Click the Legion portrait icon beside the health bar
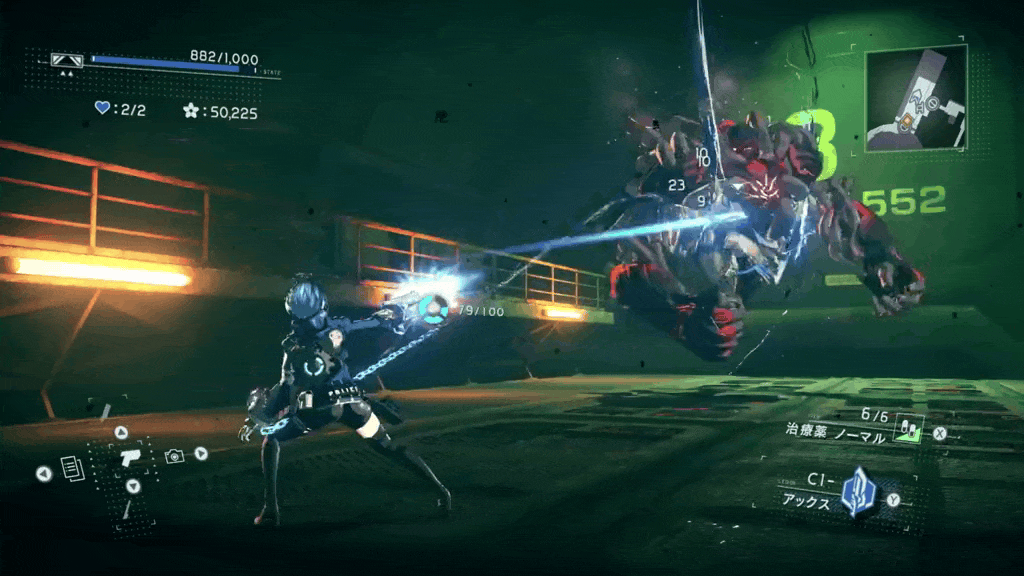 (x=67, y=60)
